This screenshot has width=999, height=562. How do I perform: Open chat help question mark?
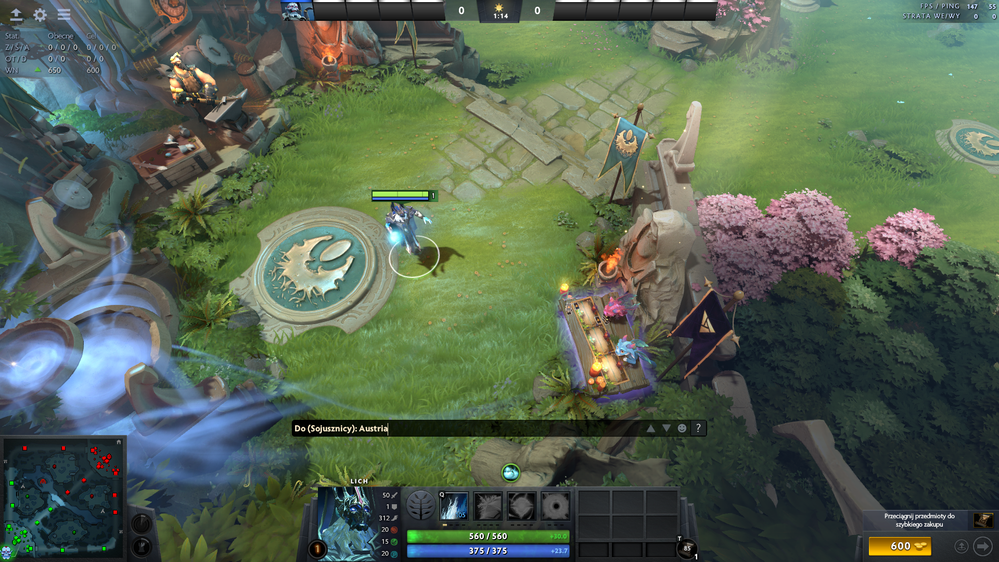point(698,428)
